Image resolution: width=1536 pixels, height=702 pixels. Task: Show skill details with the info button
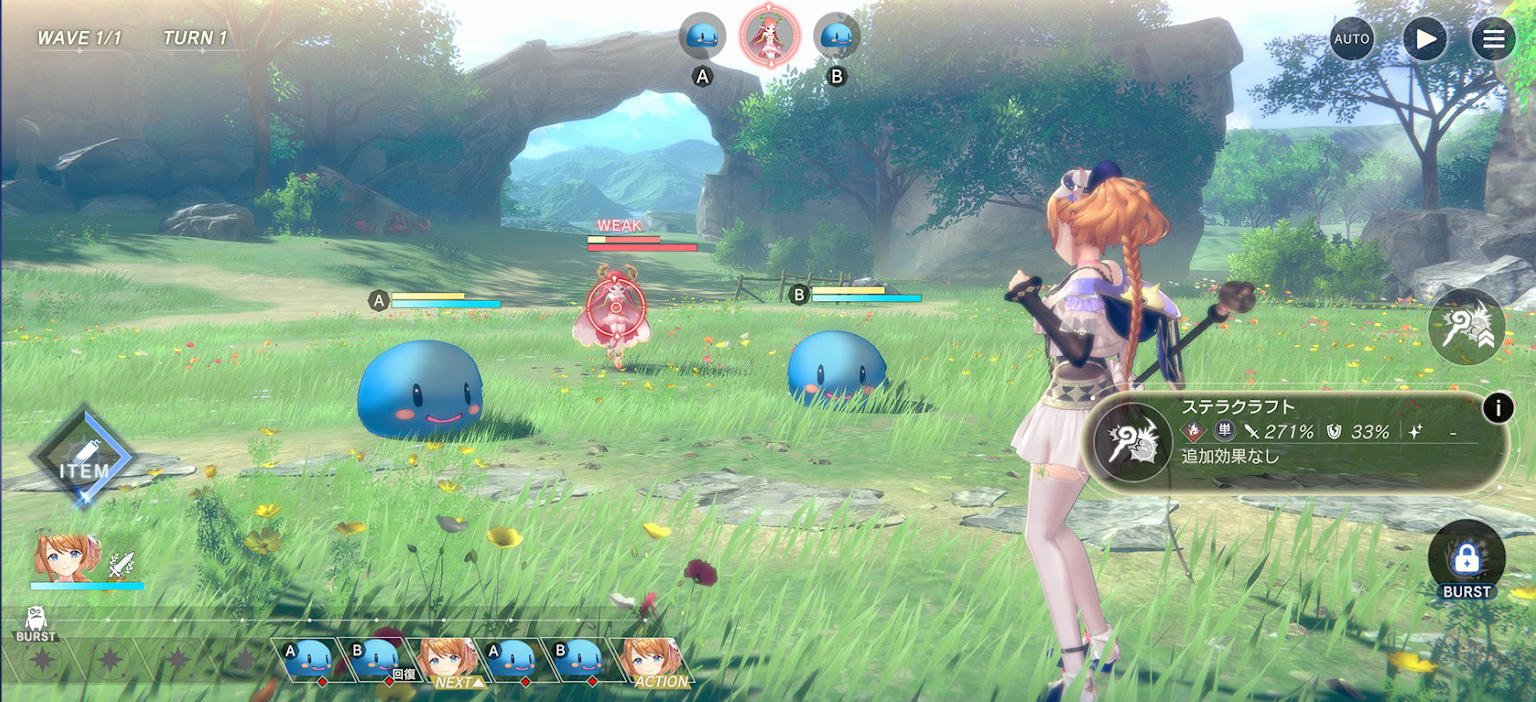pos(1497,408)
